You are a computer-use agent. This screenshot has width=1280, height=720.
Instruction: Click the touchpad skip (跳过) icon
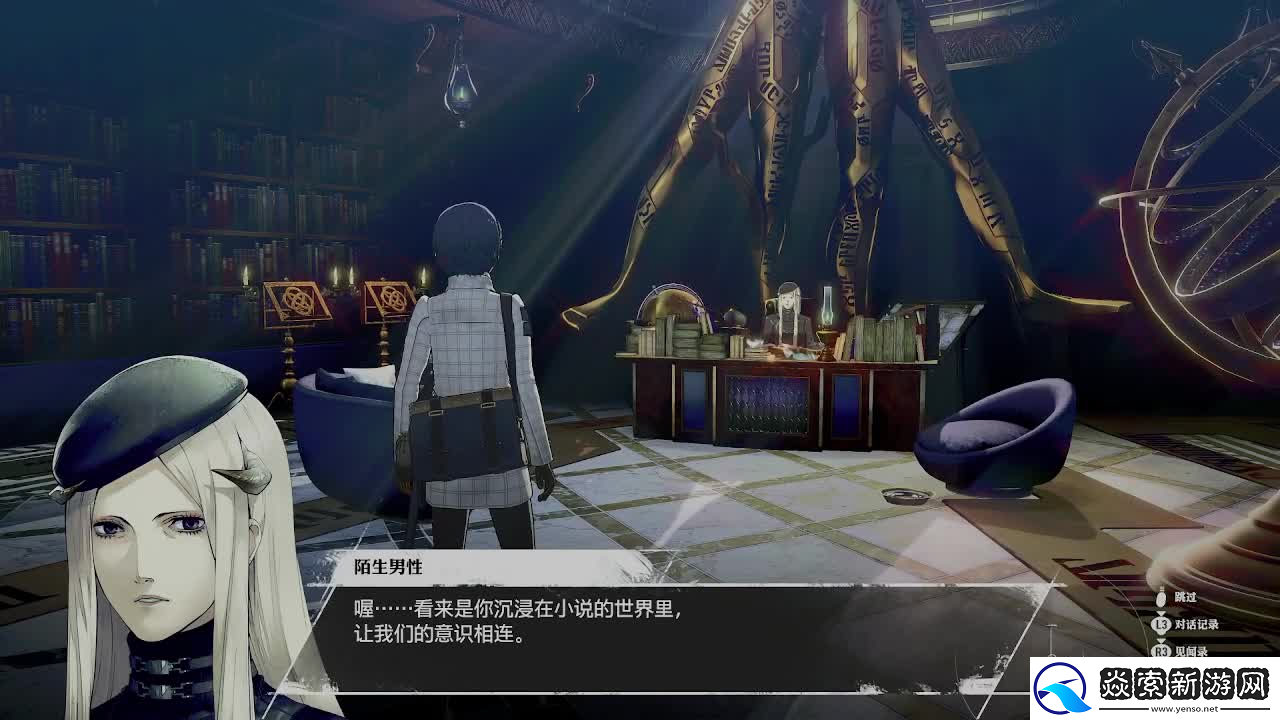[1162, 597]
